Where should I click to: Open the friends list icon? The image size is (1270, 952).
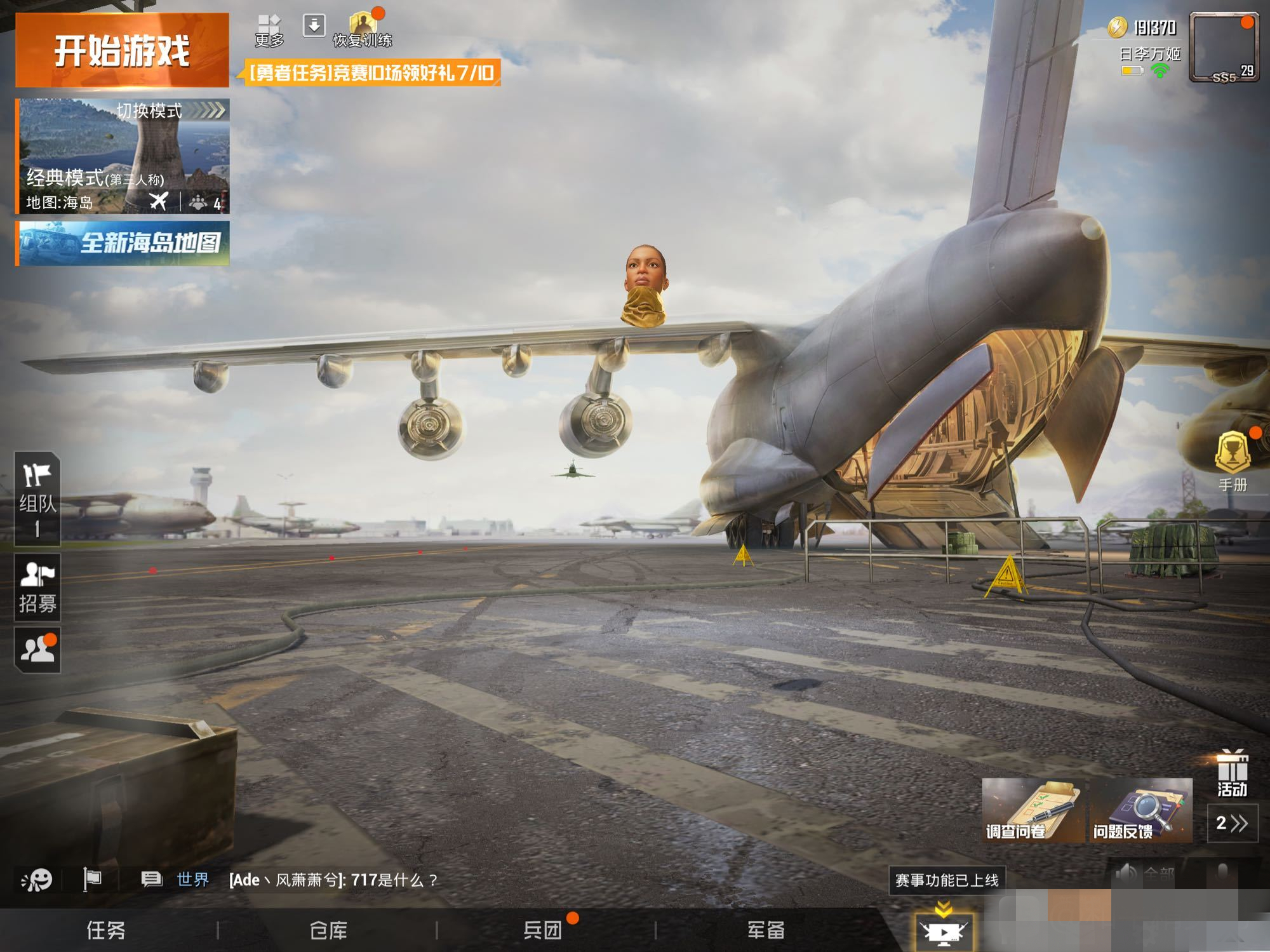coord(37,649)
